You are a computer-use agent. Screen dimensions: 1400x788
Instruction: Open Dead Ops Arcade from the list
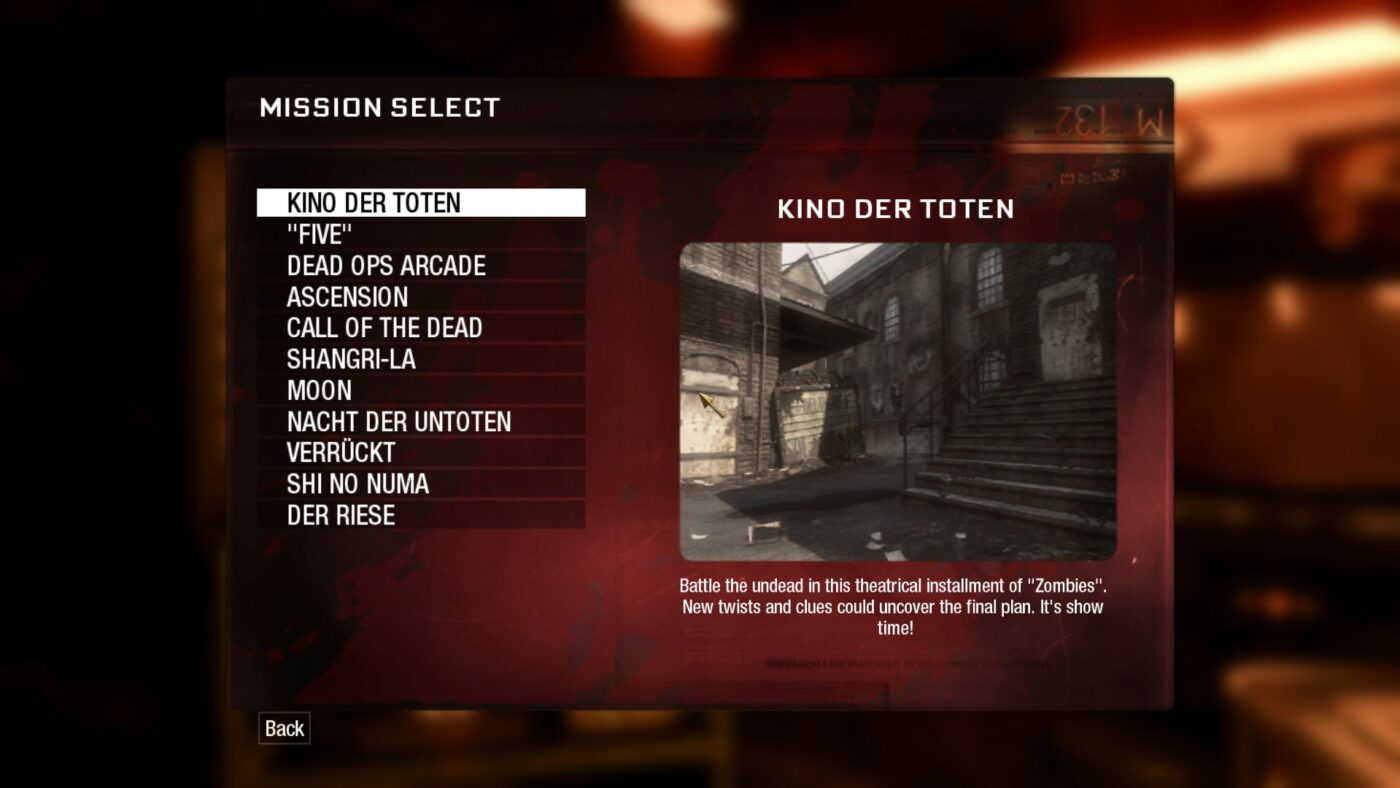coord(386,266)
